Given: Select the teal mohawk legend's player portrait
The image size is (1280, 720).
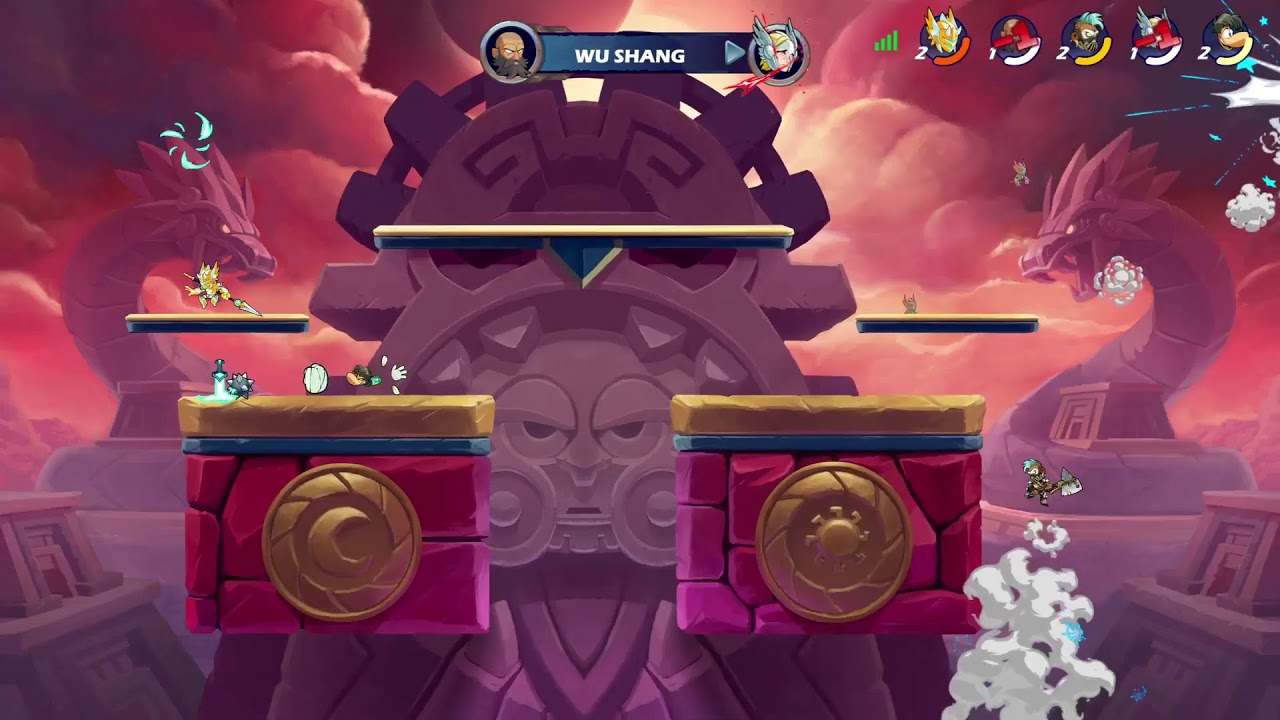Looking at the screenshot, I should [1087, 40].
